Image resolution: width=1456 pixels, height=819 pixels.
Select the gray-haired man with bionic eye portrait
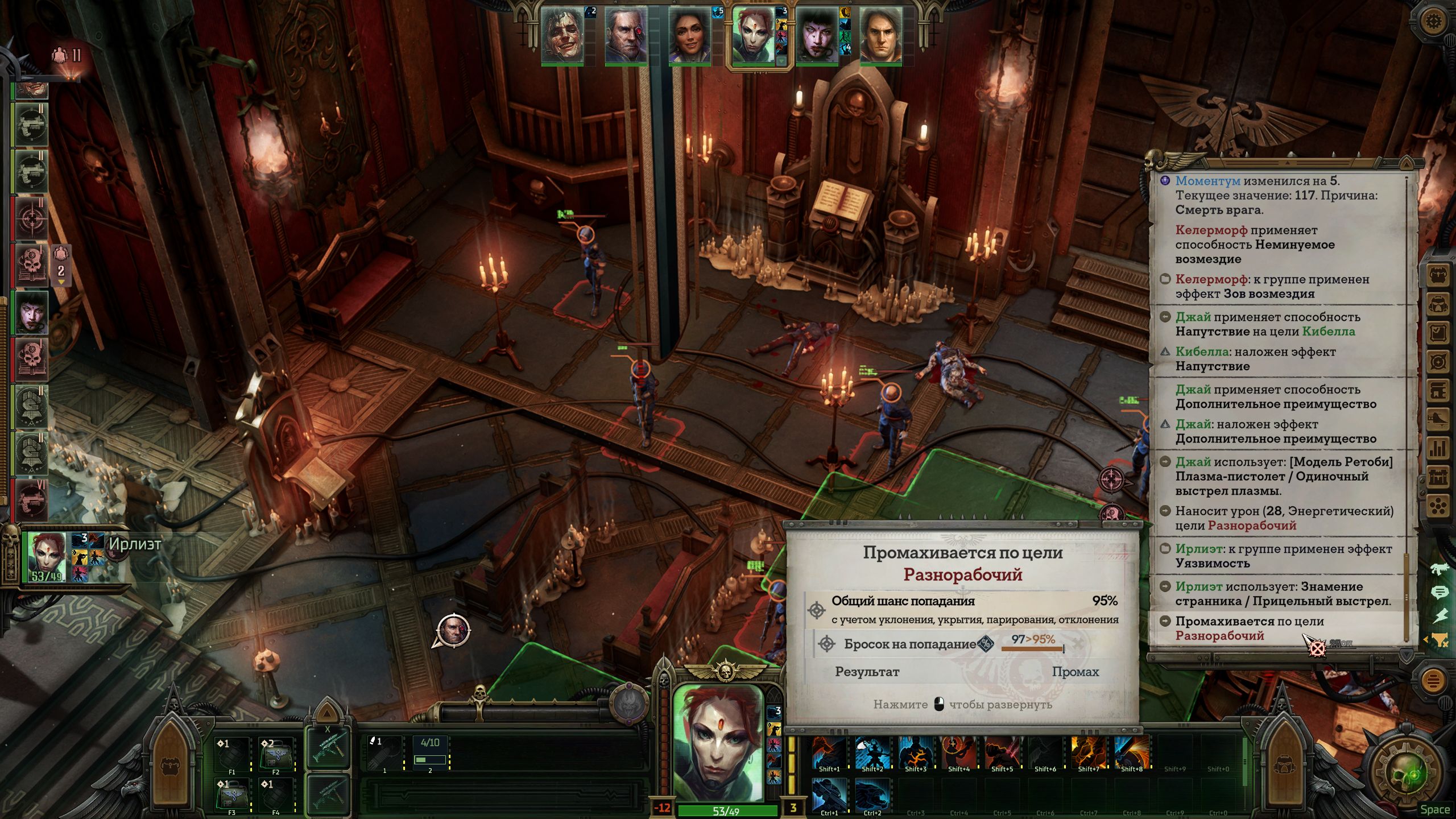coord(626,35)
